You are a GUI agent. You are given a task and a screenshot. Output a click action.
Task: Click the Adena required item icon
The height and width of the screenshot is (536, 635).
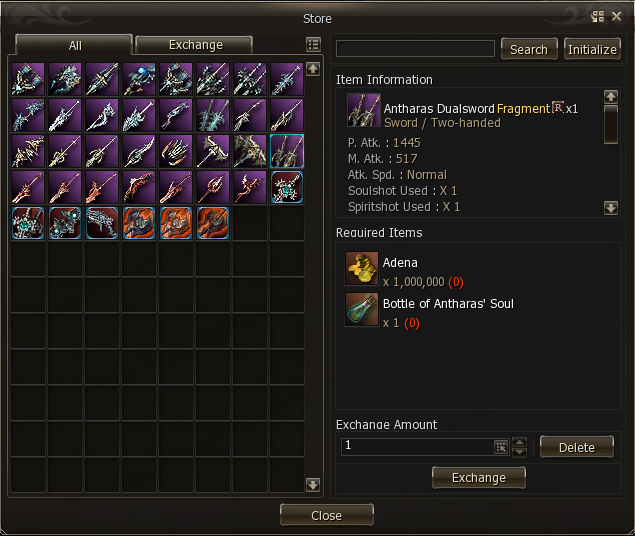[361, 269]
